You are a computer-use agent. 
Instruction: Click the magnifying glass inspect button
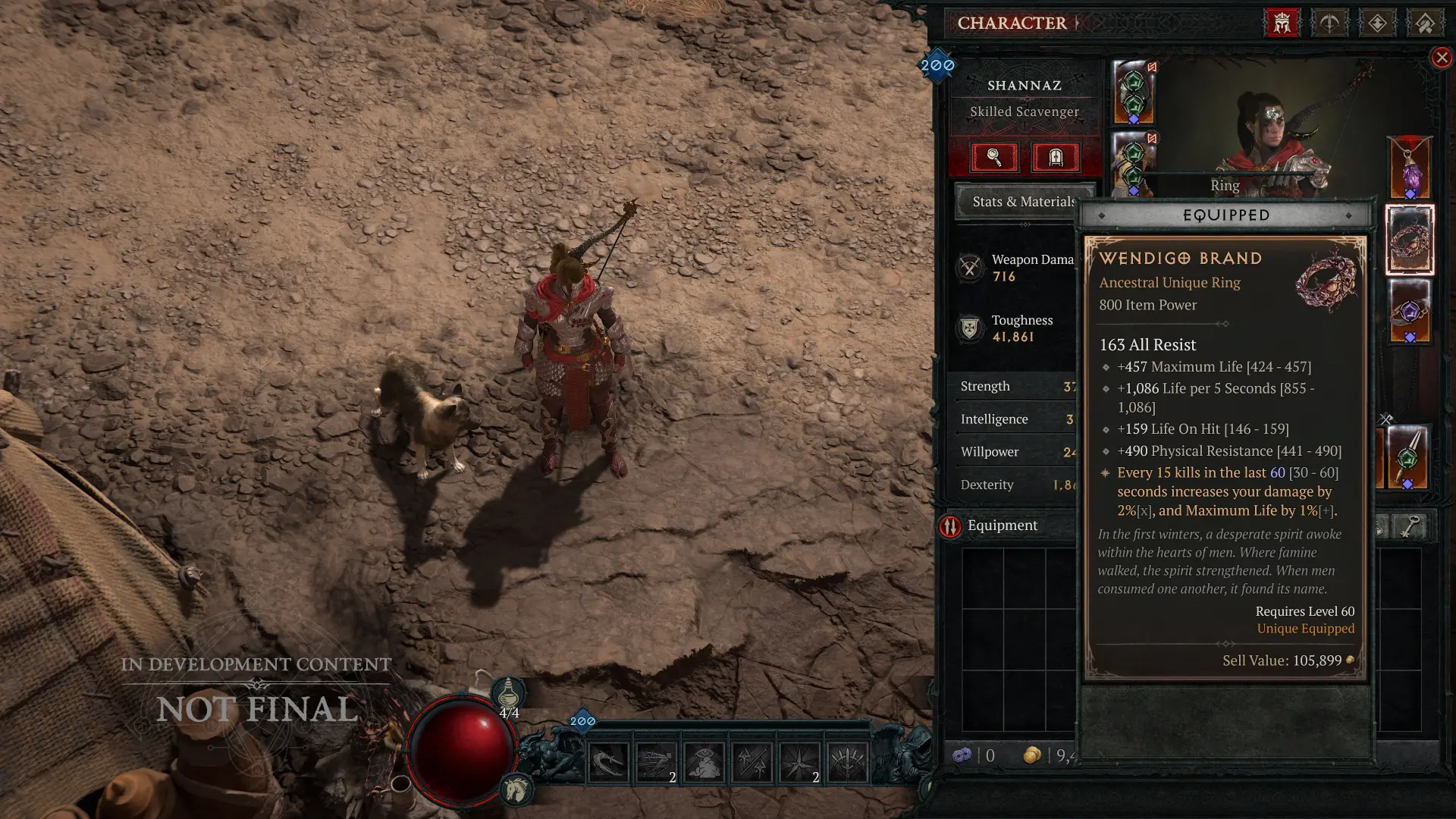tap(993, 157)
